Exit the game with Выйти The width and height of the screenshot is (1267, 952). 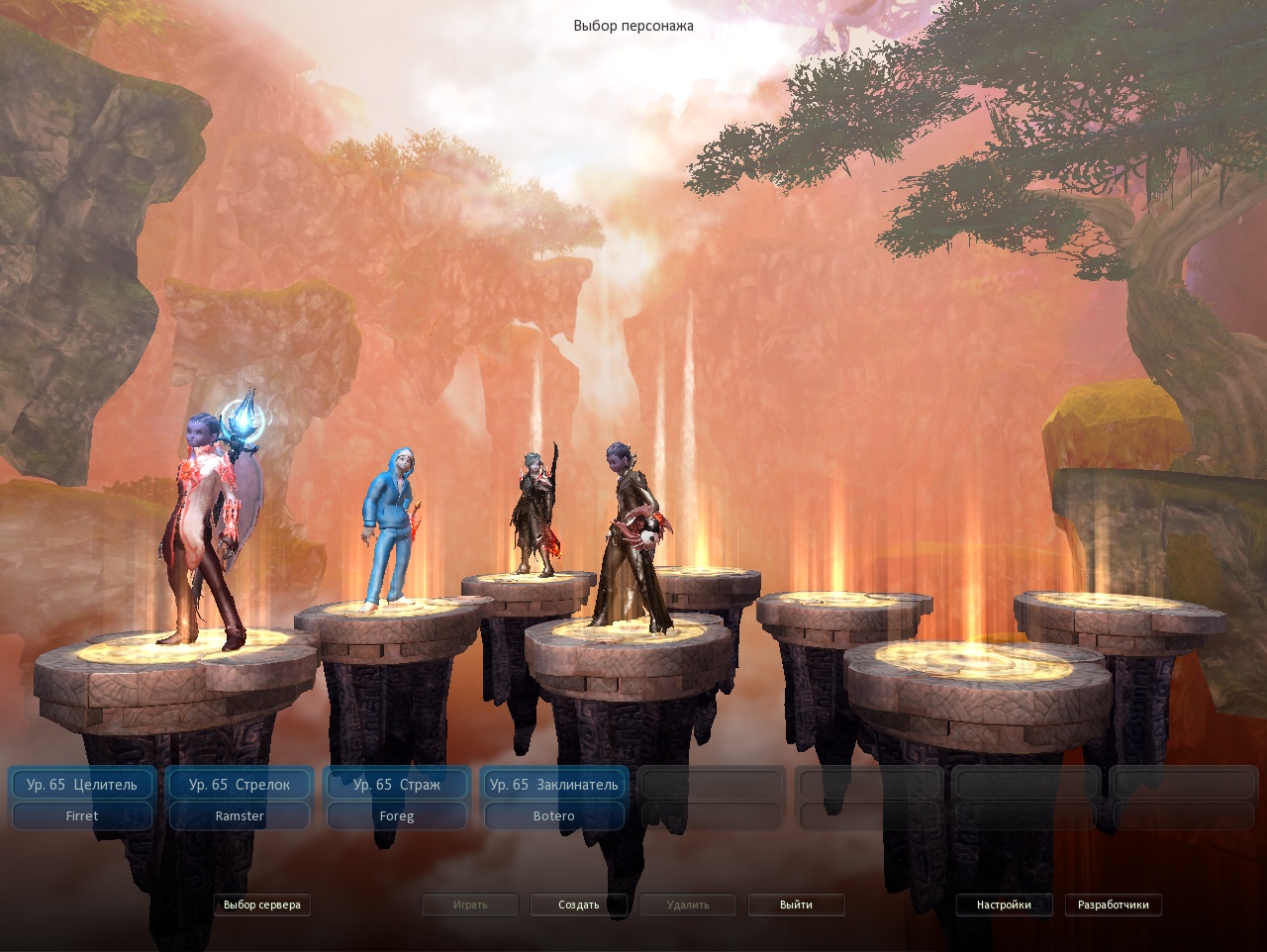pyautogui.click(x=796, y=904)
